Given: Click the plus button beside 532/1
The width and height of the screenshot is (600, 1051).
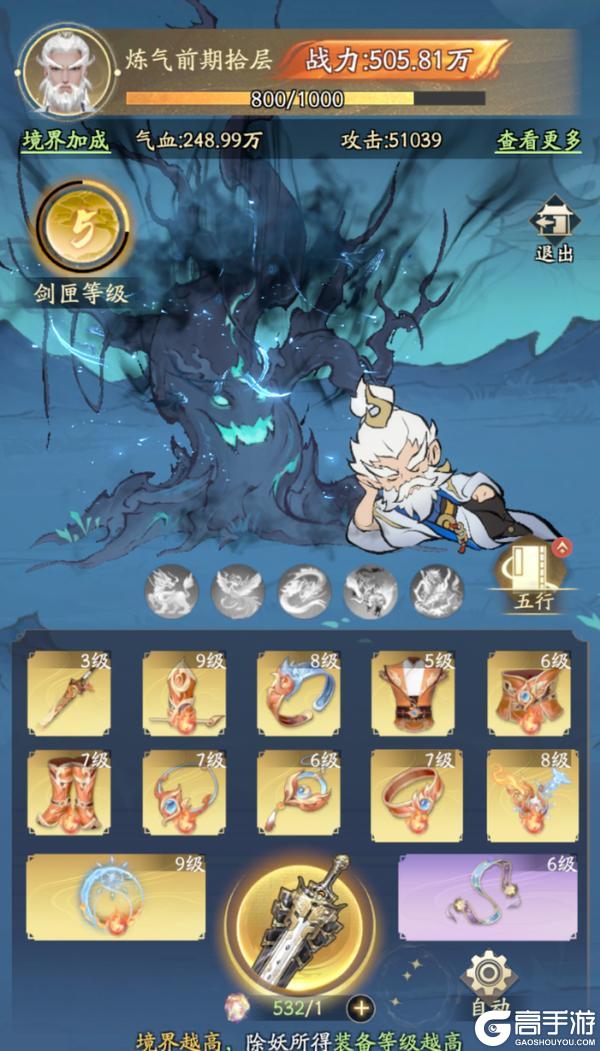Looking at the screenshot, I should point(360,1007).
